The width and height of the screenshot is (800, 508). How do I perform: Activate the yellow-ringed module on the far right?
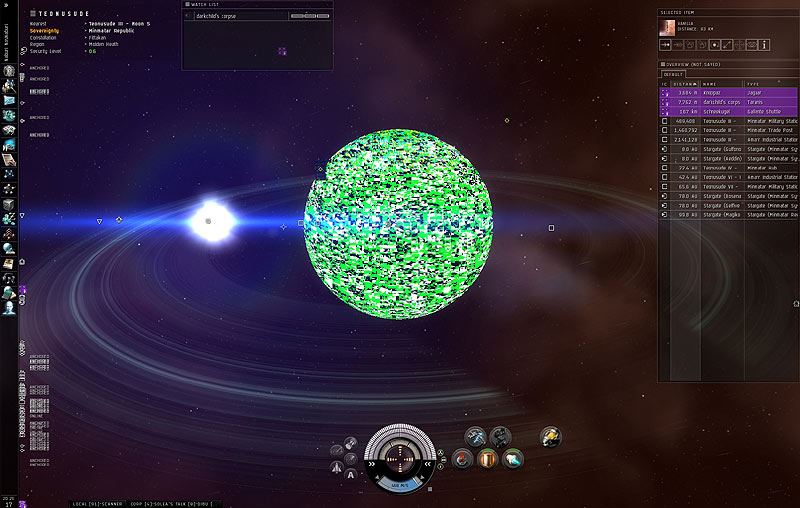pos(550,437)
